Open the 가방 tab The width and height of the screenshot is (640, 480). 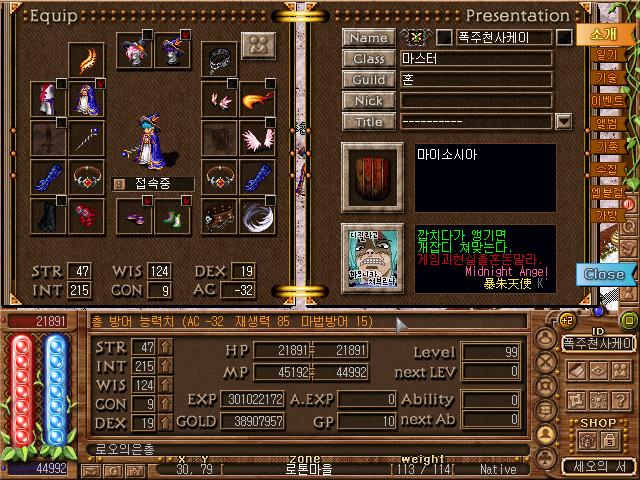(608, 214)
